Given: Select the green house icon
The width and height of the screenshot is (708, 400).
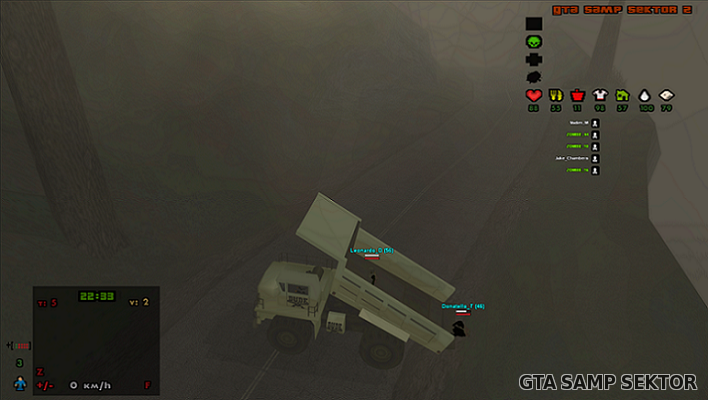Looking at the screenshot, I should pyautogui.click(x=622, y=95).
